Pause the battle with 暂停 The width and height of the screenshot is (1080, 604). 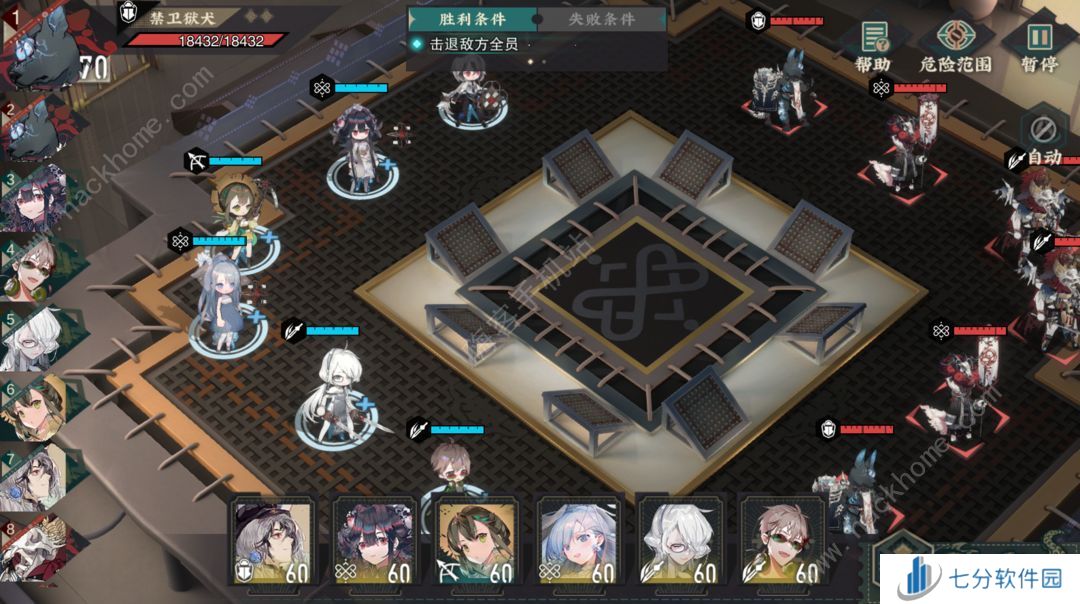tap(1040, 45)
